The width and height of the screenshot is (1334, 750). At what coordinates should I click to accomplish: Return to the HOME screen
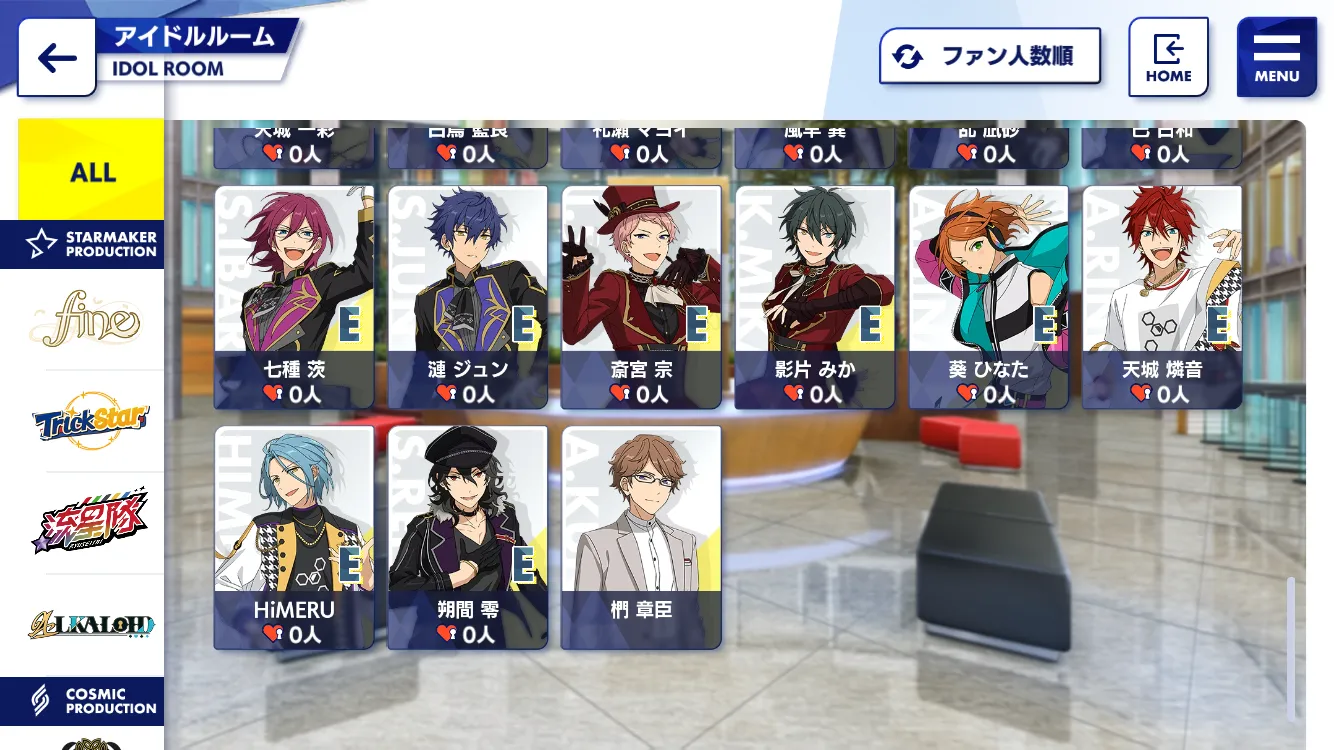[x=1168, y=58]
